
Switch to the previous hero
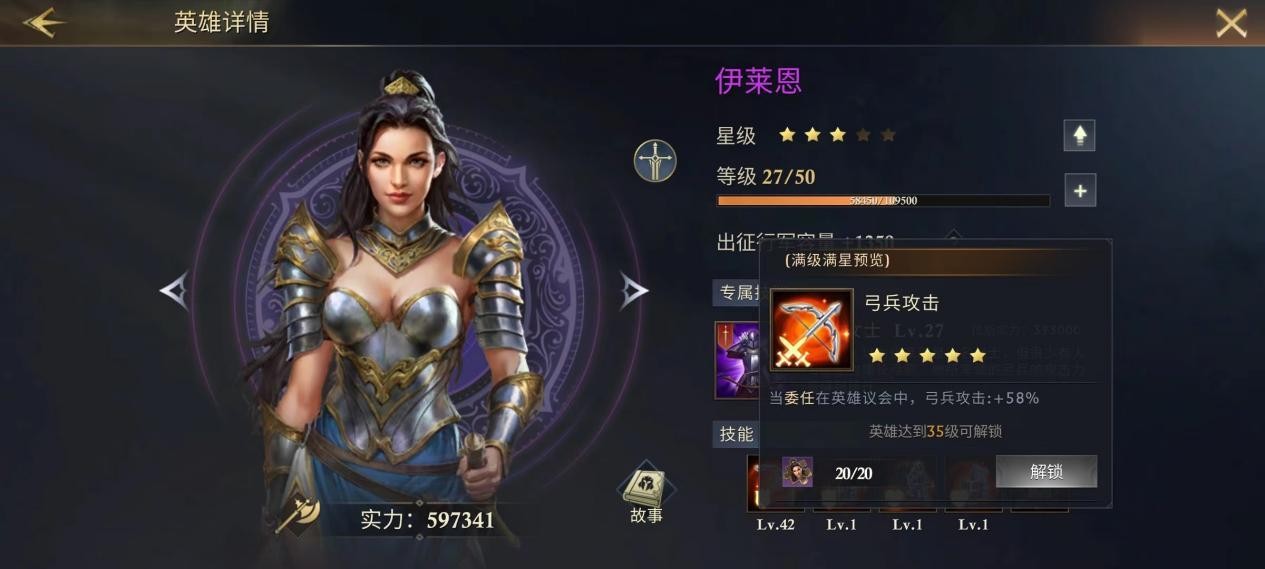(x=174, y=291)
